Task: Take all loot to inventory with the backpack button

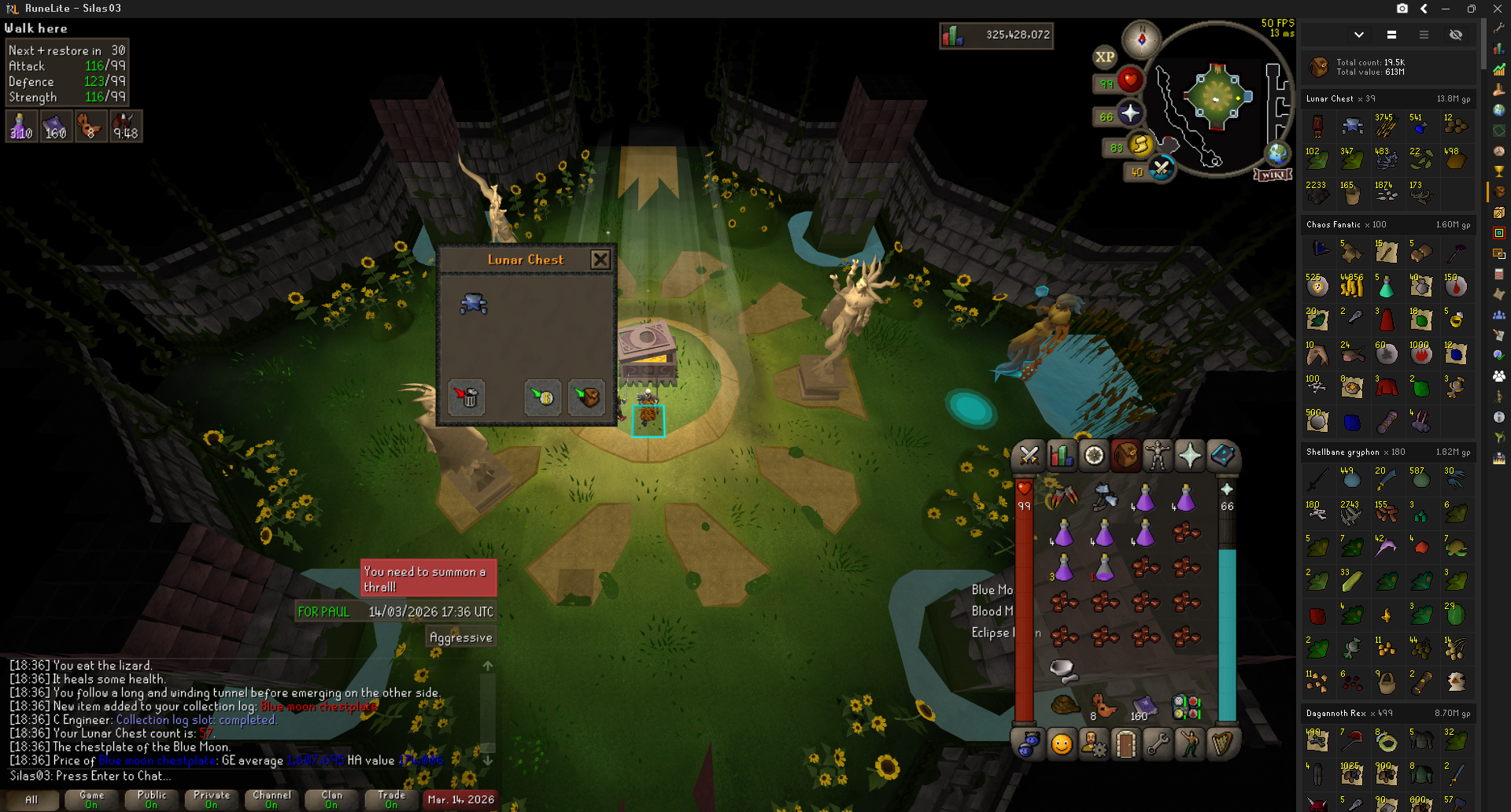Action: [586, 397]
